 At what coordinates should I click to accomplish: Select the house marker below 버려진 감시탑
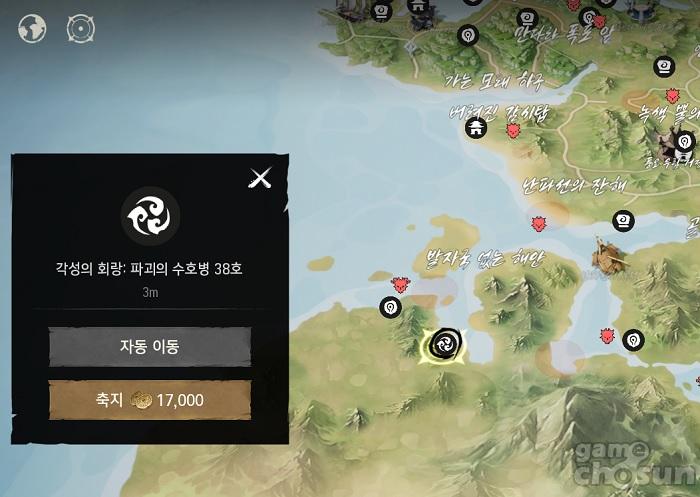[477, 126]
